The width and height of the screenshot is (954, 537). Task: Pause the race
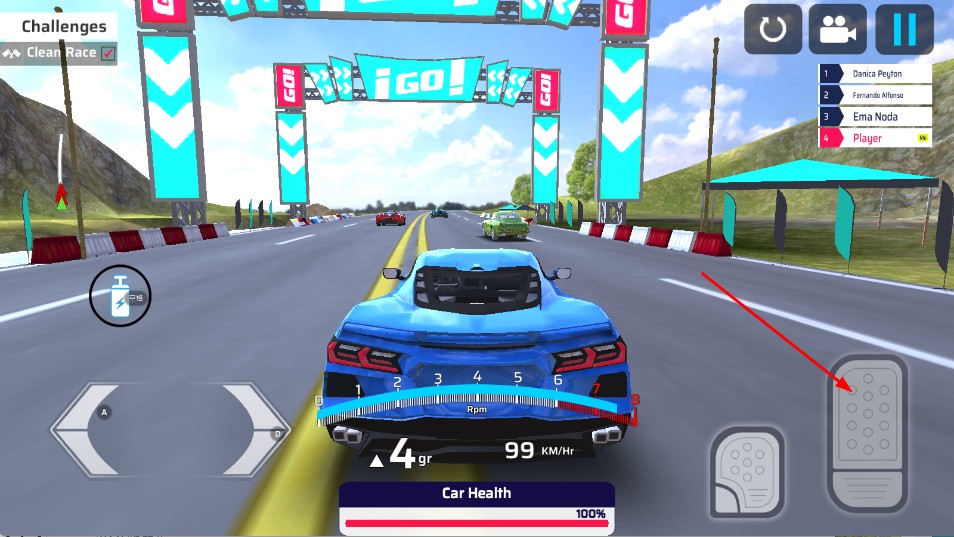(904, 30)
